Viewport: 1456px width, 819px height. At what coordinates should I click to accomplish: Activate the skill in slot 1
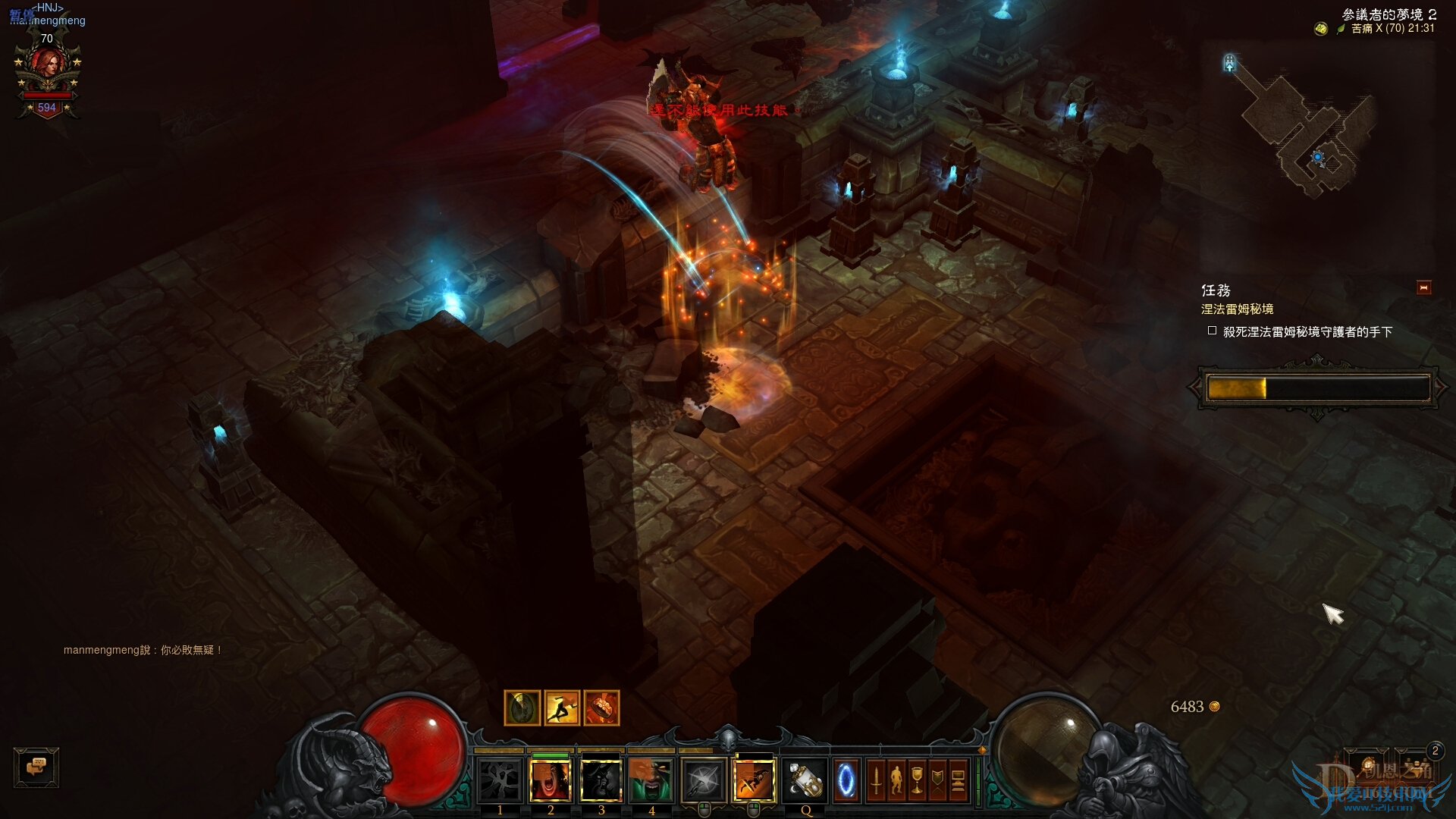point(500,781)
